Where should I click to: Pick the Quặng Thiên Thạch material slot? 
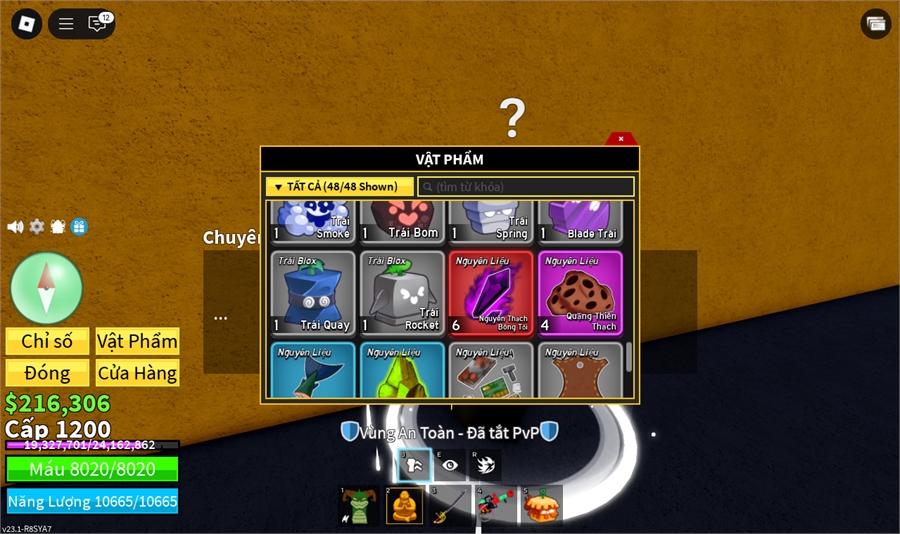(x=580, y=292)
